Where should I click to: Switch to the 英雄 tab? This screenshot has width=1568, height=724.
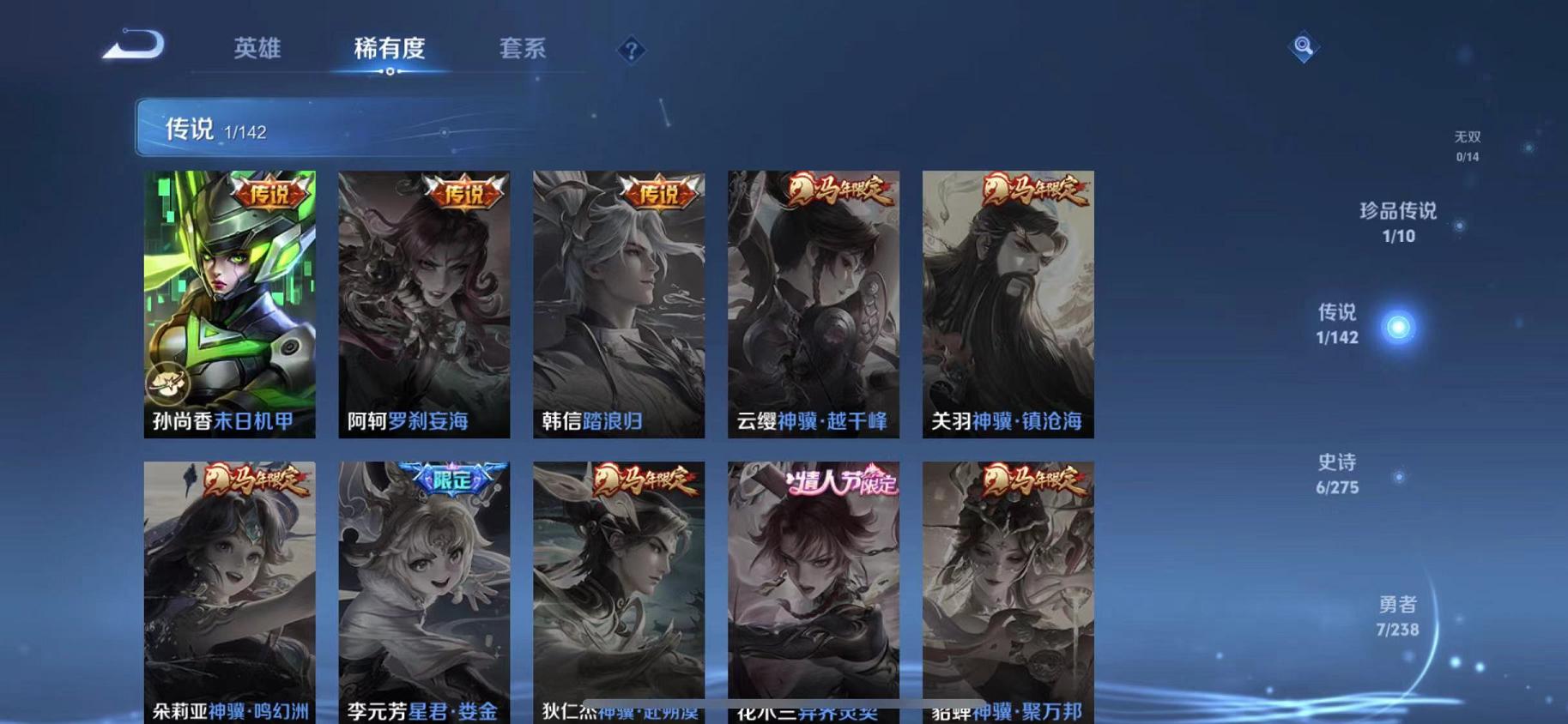click(x=256, y=50)
